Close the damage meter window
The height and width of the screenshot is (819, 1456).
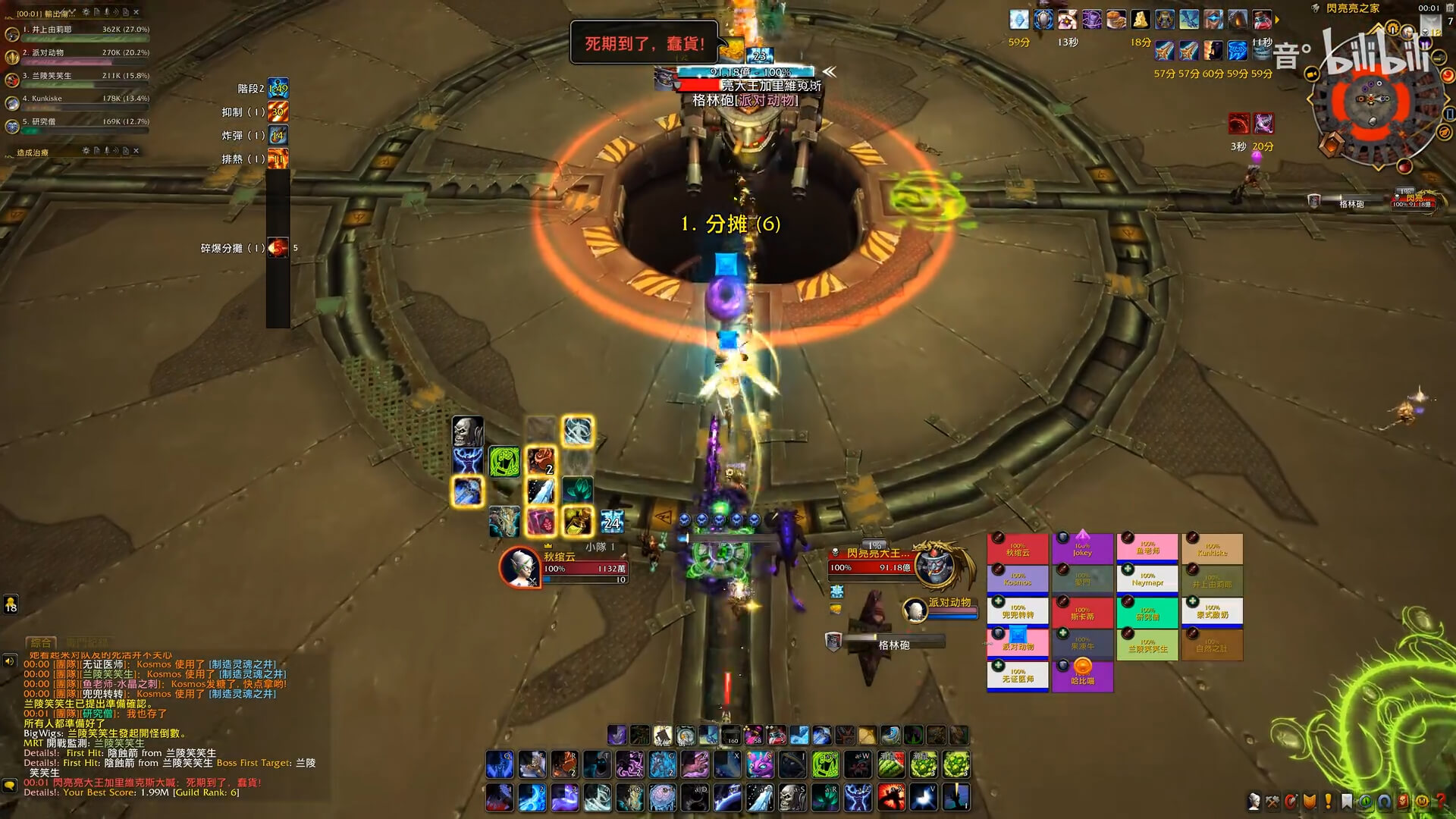pyautogui.click(x=136, y=12)
